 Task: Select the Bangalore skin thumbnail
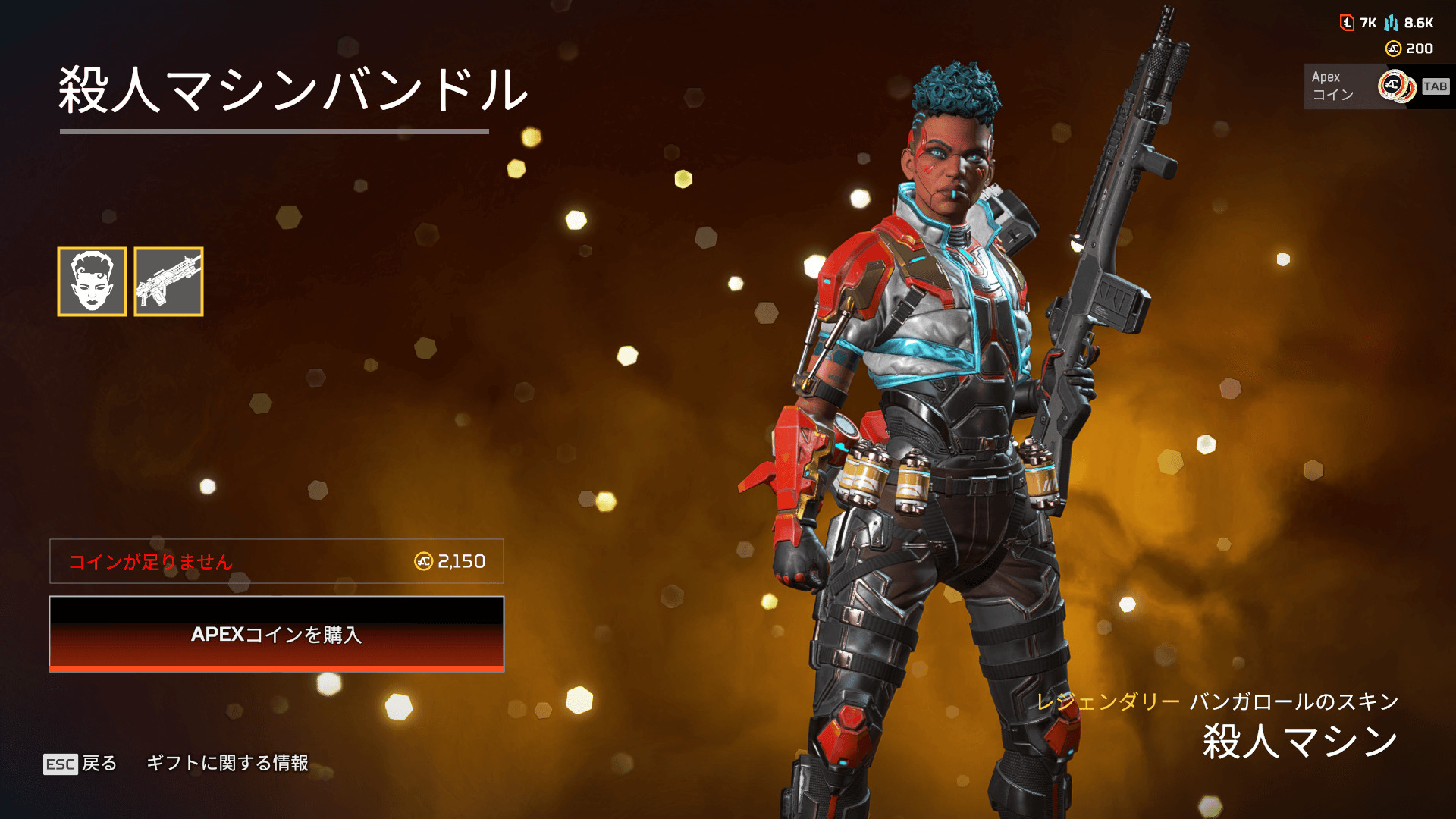pyautogui.click(x=92, y=281)
